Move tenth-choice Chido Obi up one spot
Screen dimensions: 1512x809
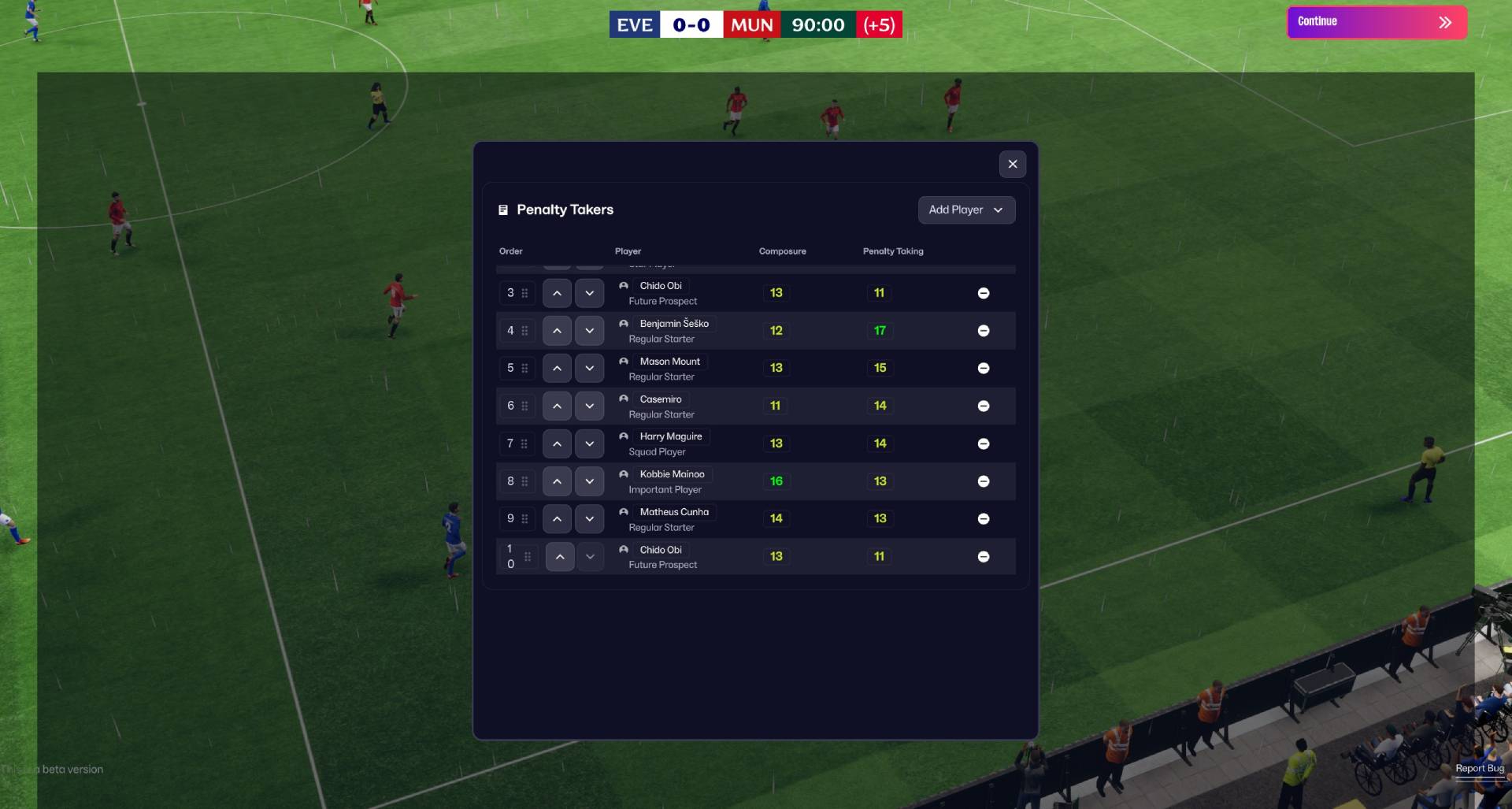click(x=559, y=556)
